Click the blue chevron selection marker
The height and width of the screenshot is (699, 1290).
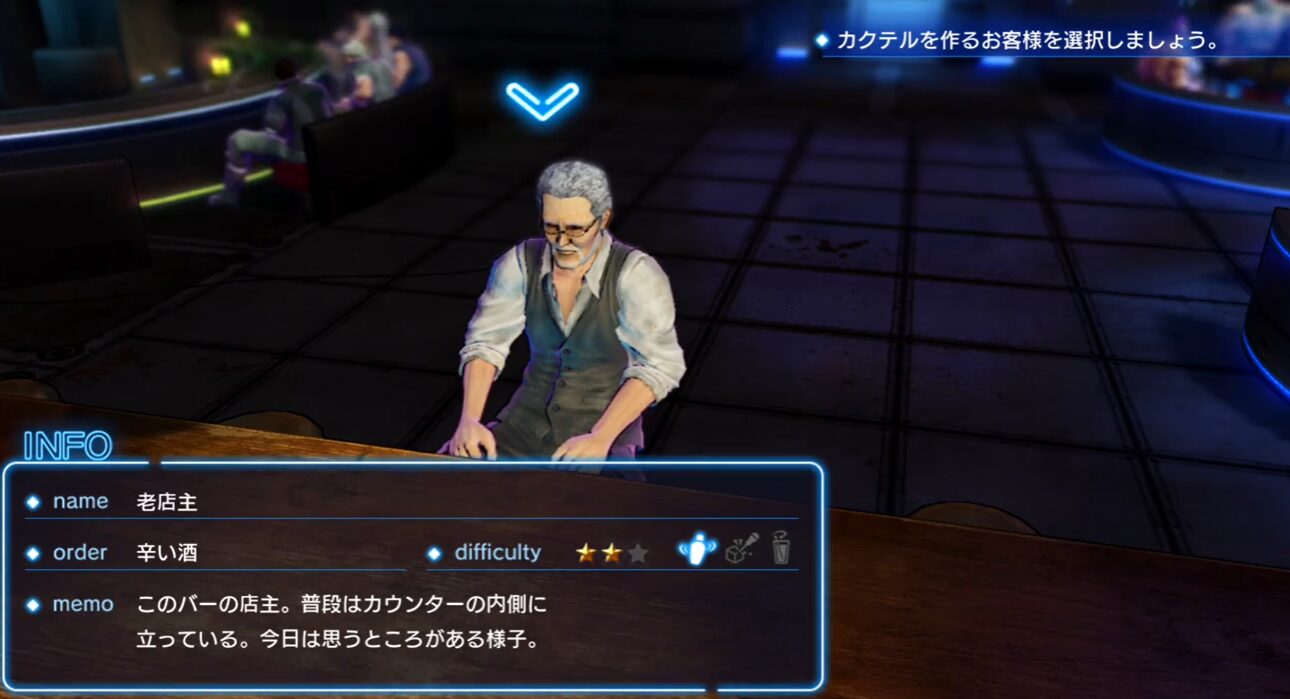(x=542, y=99)
